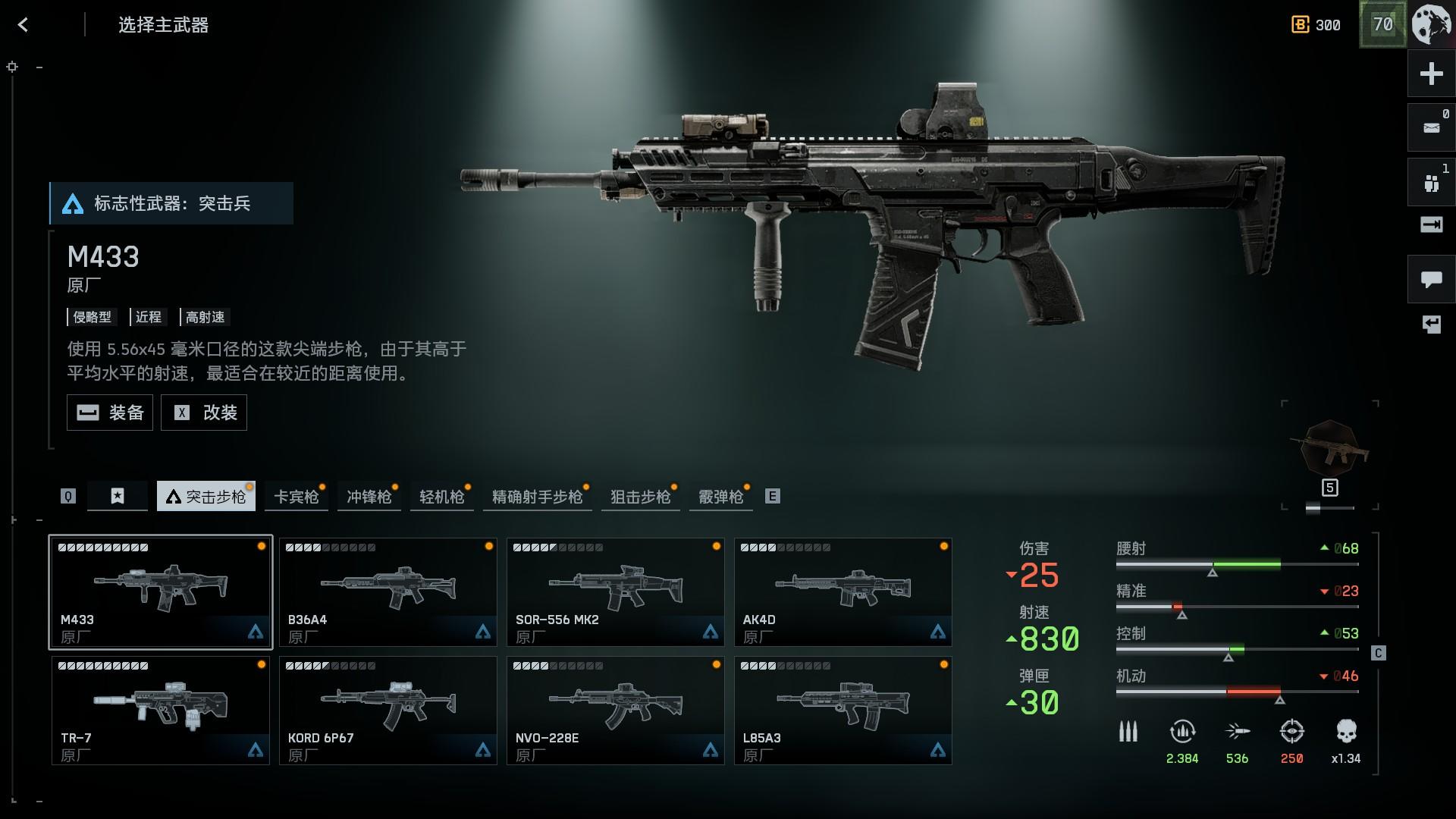Open the 冲锋枪 submachine gun tab

tap(369, 497)
